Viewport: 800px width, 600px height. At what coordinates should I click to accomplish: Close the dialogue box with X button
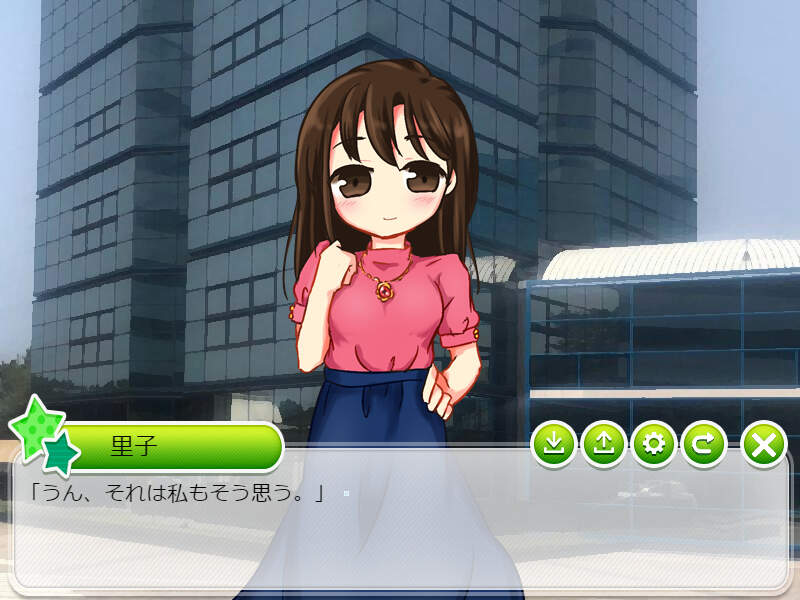click(764, 444)
